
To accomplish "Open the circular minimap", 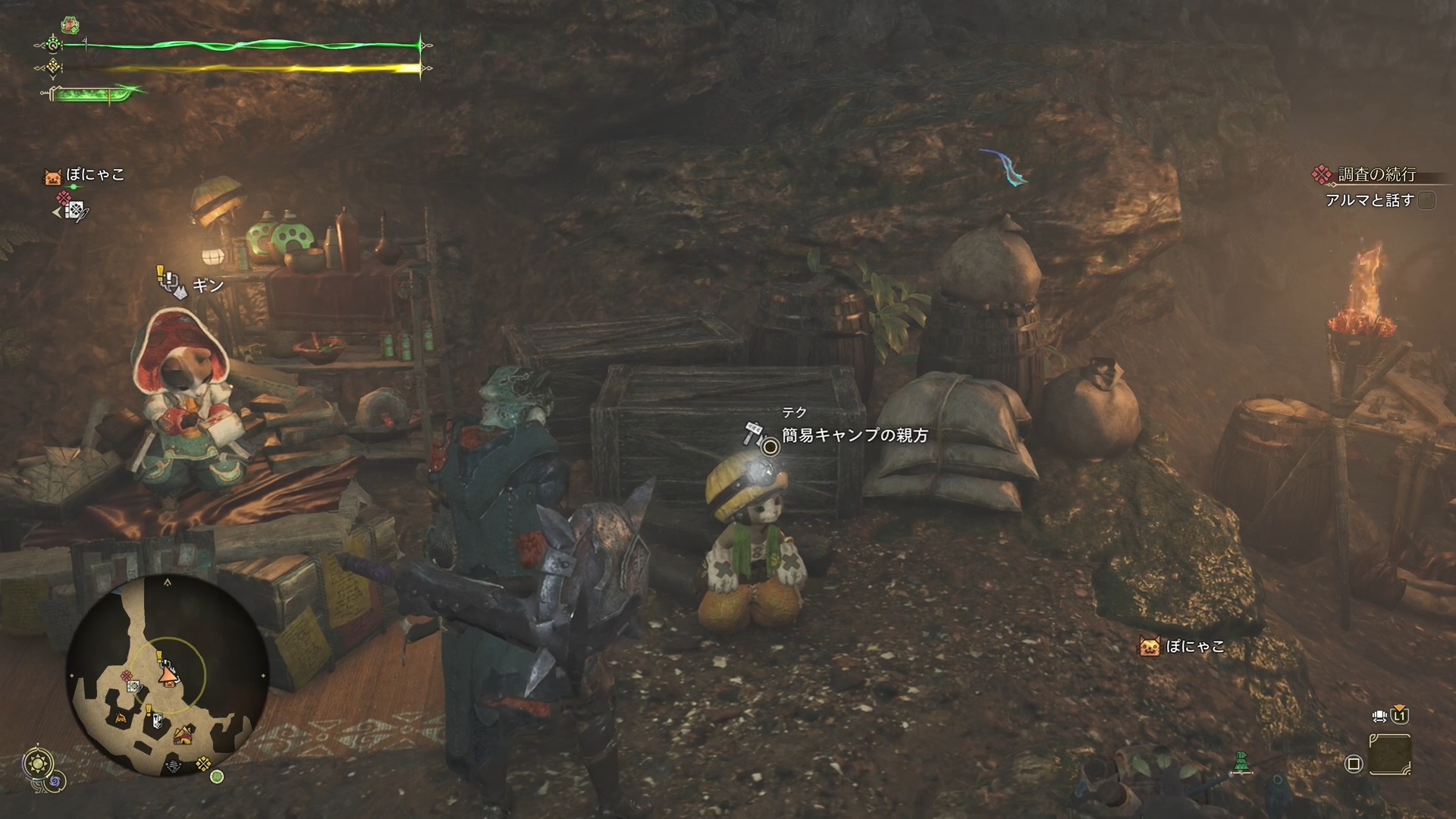I will 168,673.
